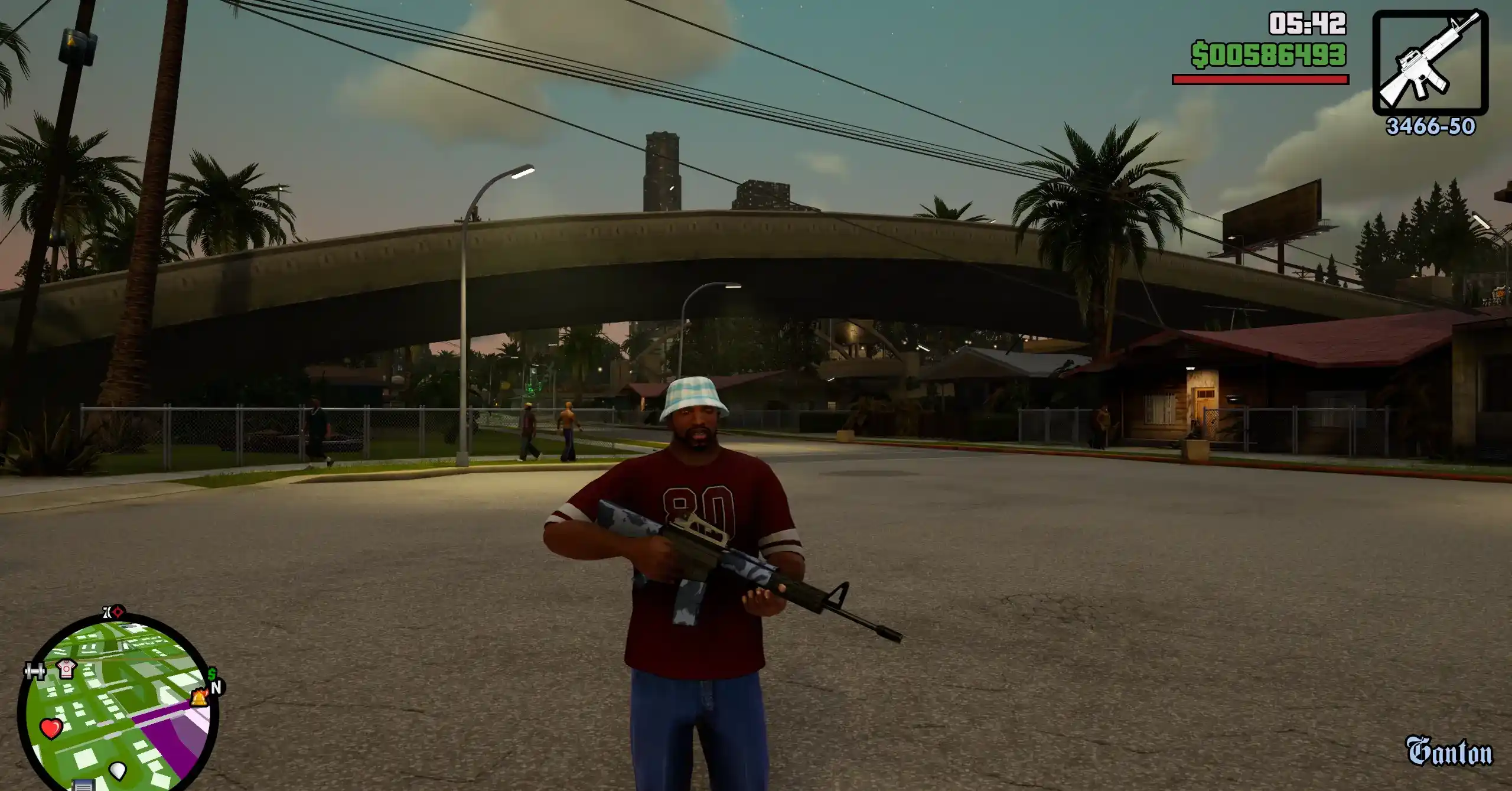Select the flaming bell fire station marker
The width and height of the screenshot is (1512, 791).
click(198, 698)
